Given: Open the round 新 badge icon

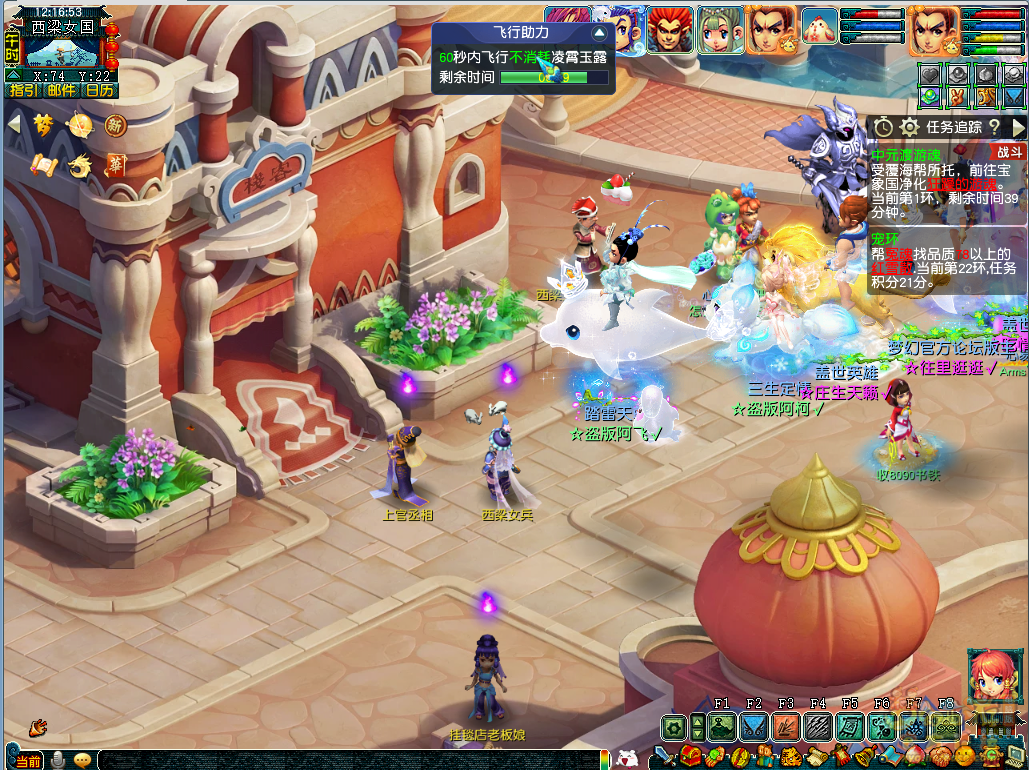Looking at the screenshot, I should (115, 125).
